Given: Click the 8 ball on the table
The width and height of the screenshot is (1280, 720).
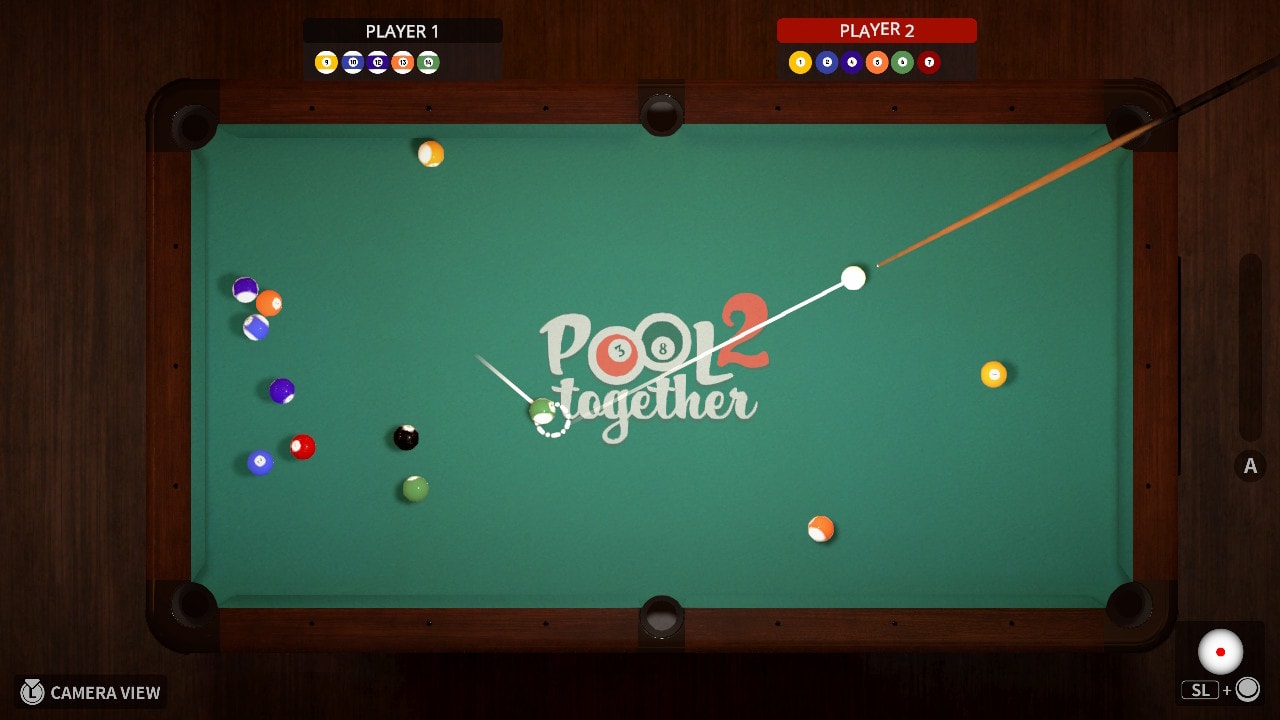Looking at the screenshot, I should [x=405, y=437].
